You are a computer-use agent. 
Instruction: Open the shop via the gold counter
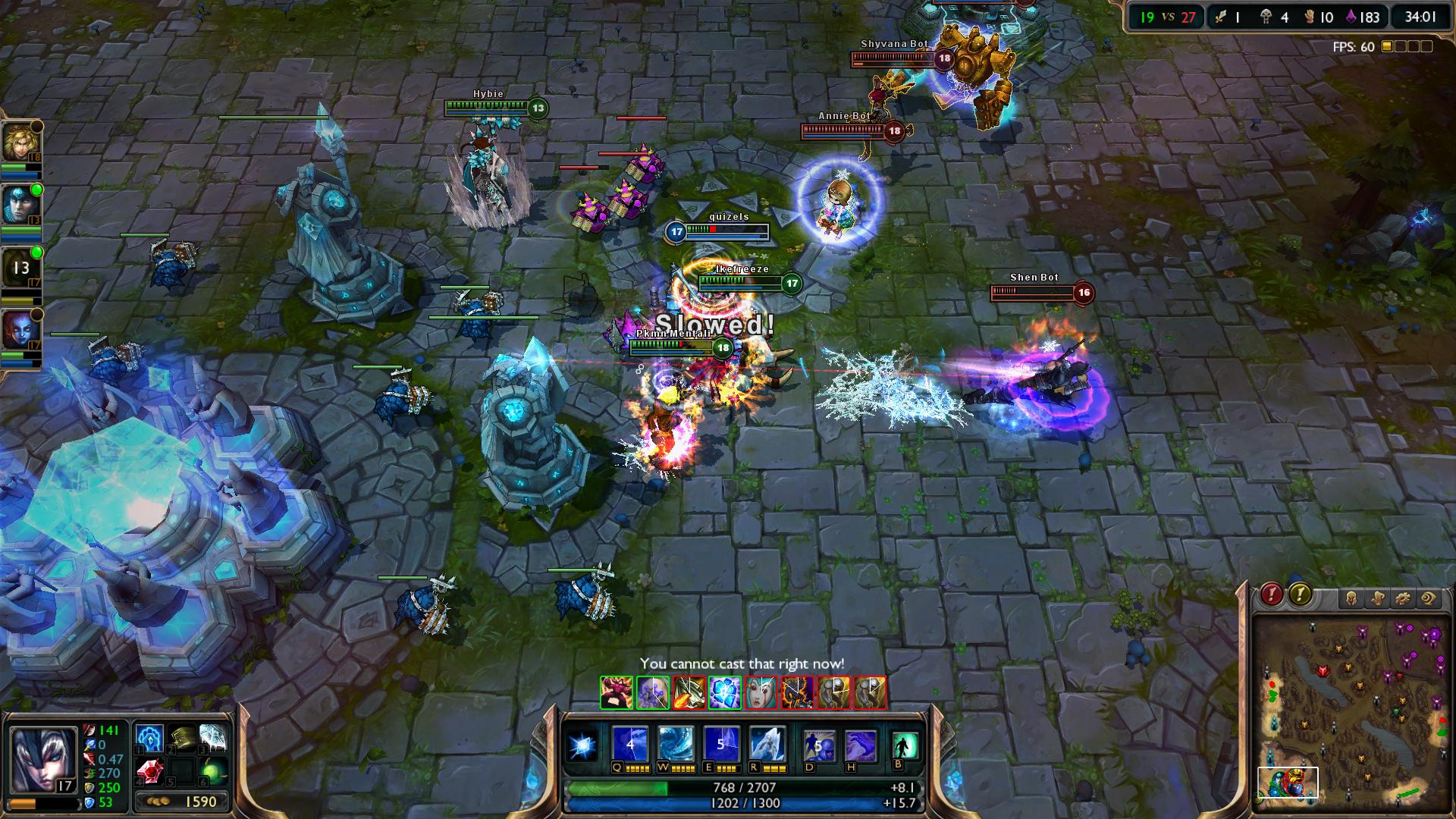pos(183,802)
